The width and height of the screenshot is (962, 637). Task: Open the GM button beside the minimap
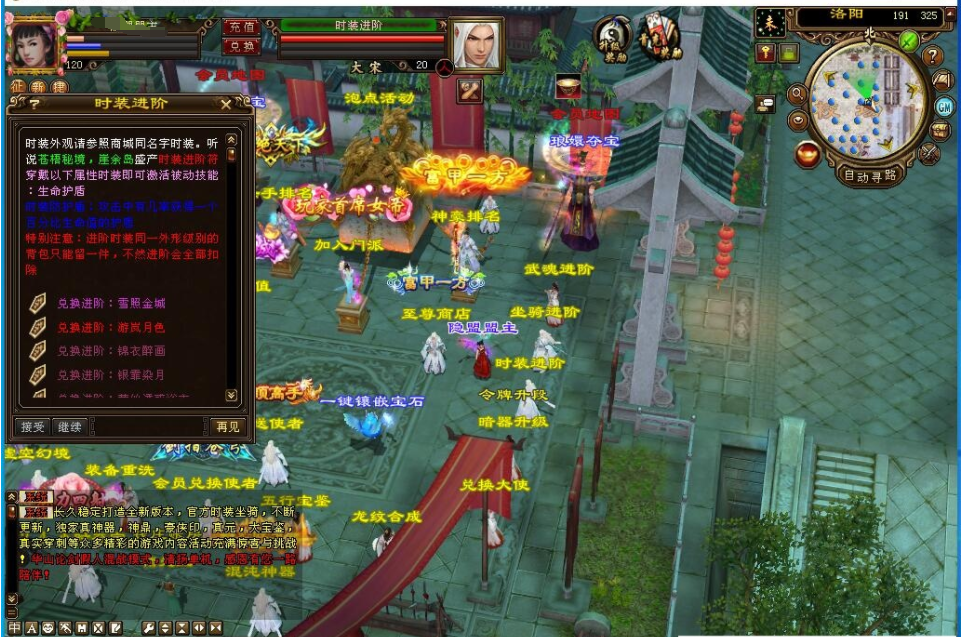[943, 106]
